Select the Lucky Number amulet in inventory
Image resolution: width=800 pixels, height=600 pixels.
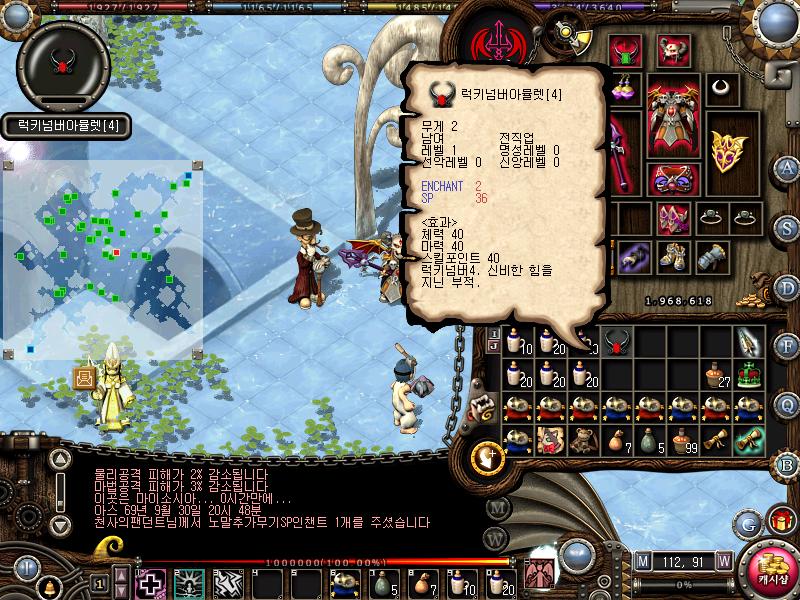(616, 344)
